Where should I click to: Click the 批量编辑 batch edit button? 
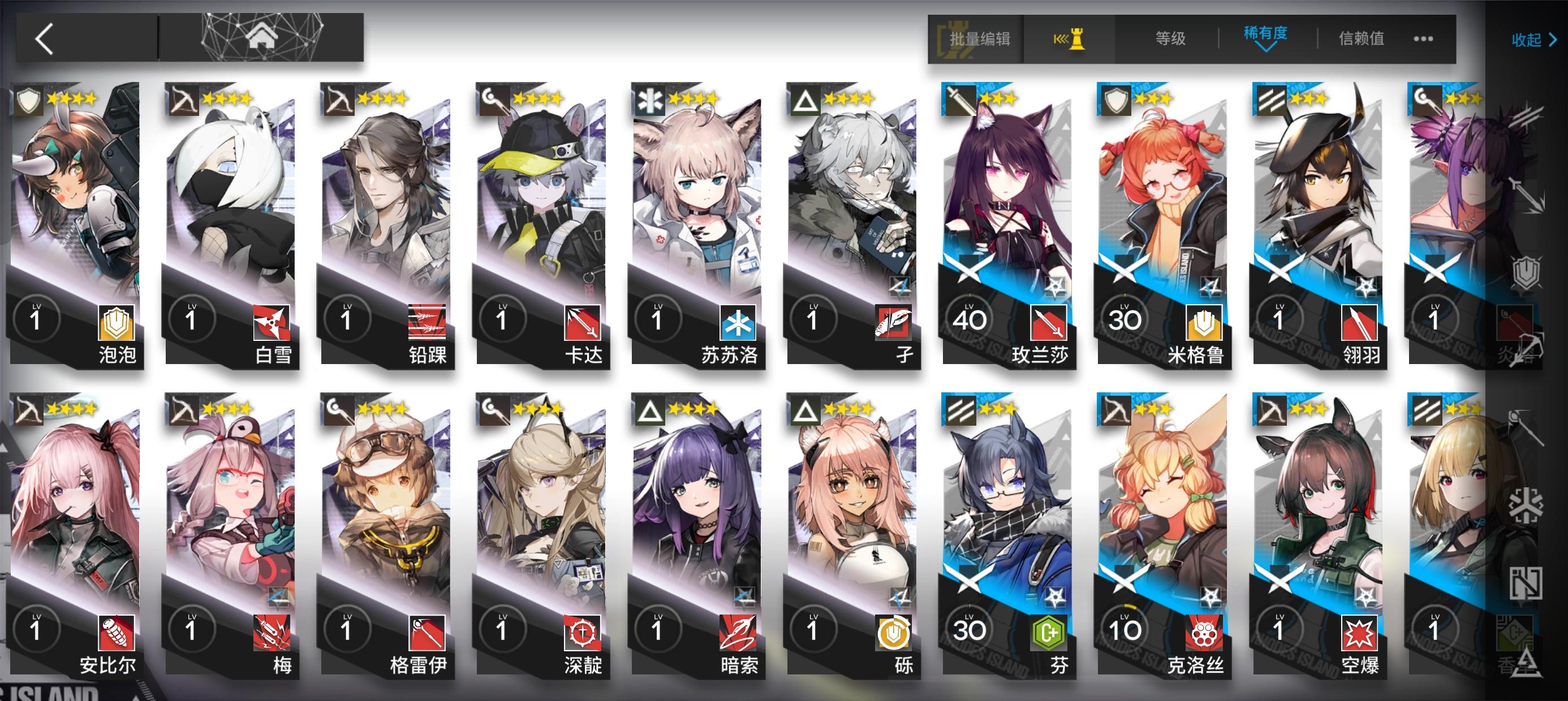click(980, 40)
